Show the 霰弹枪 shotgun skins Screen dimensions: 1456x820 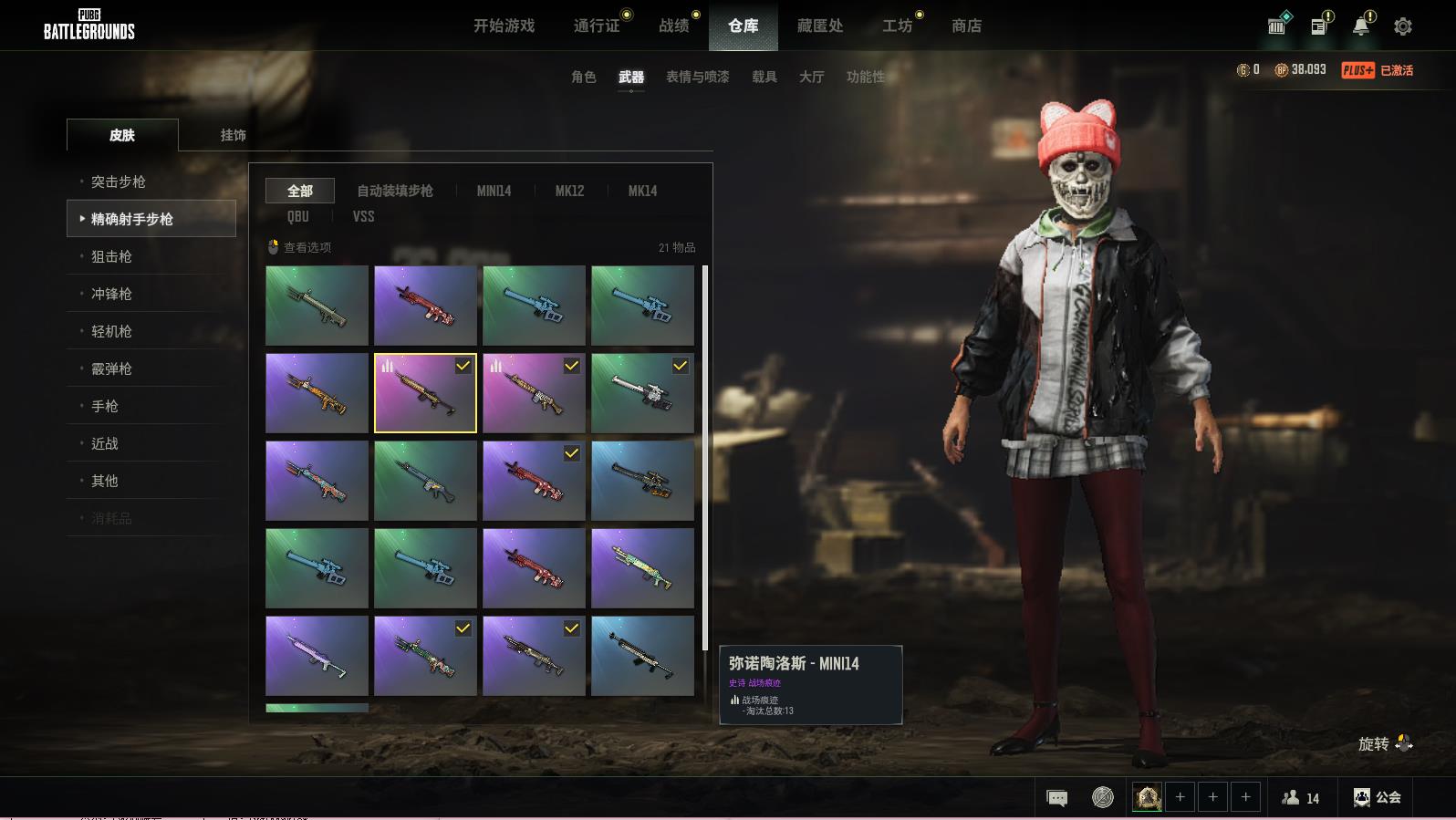point(111,368)
